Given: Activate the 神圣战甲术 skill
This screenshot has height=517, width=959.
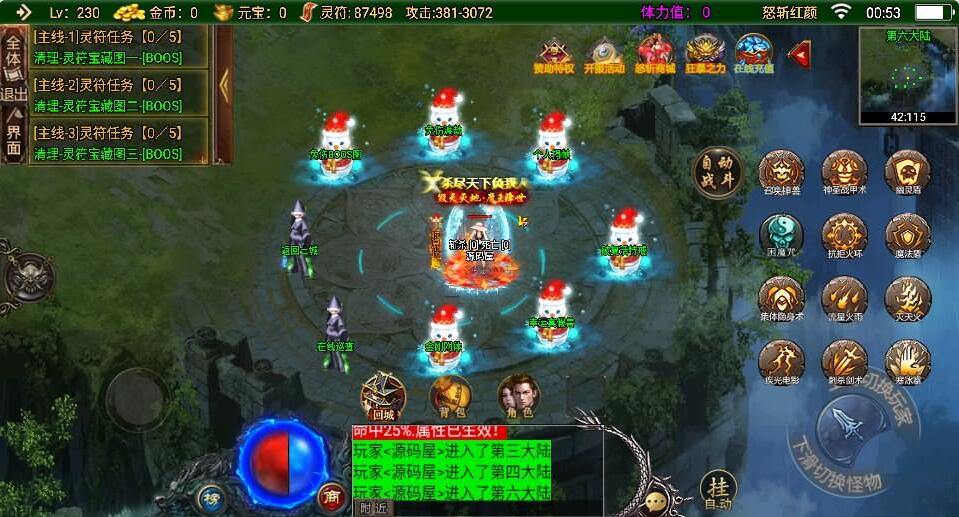Looking at the screenshot, I should [844, 173].
